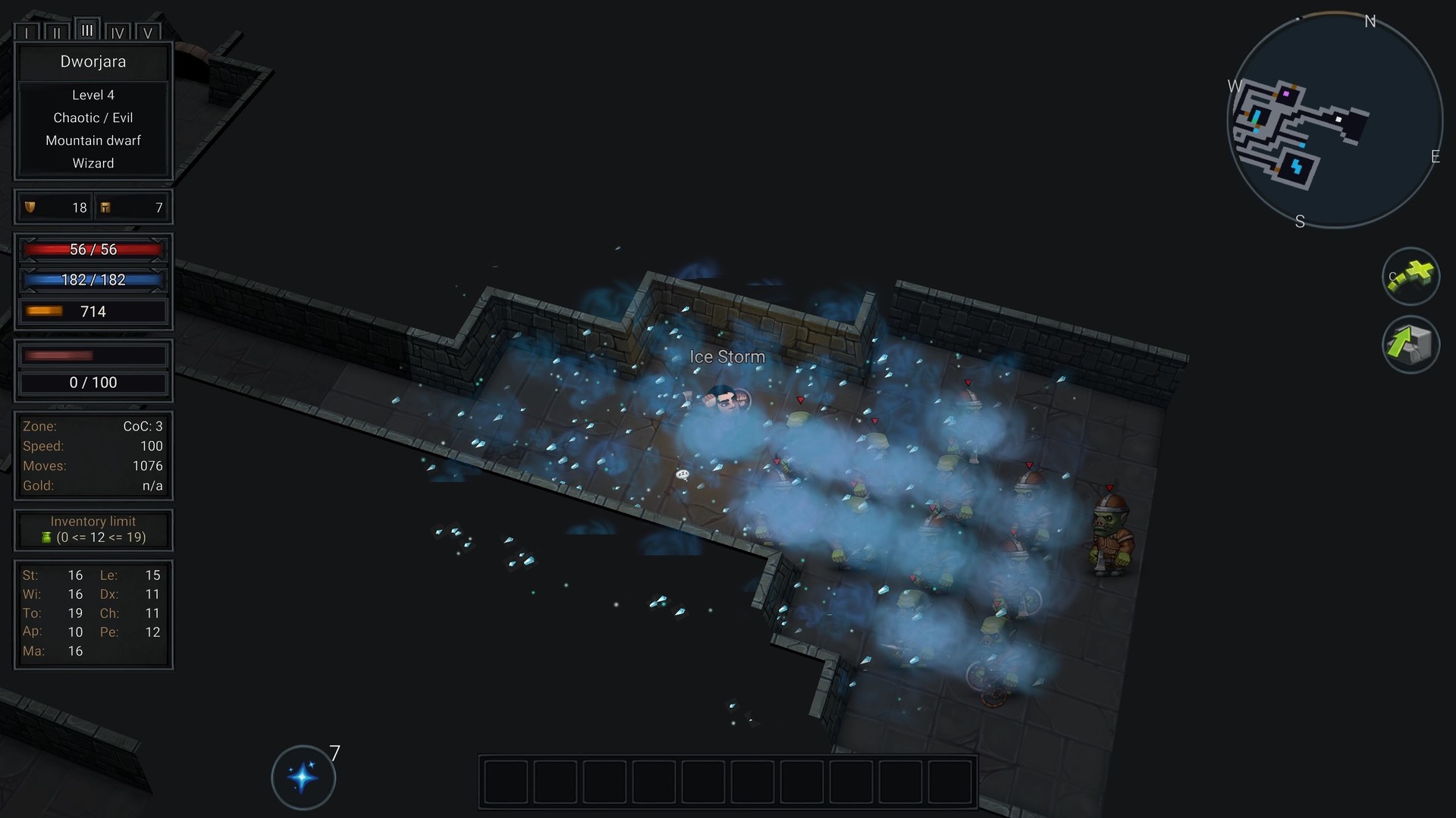Screen dimensions: 1456x818
Task: Click the Wizard class label
Action: pos(93,163)
